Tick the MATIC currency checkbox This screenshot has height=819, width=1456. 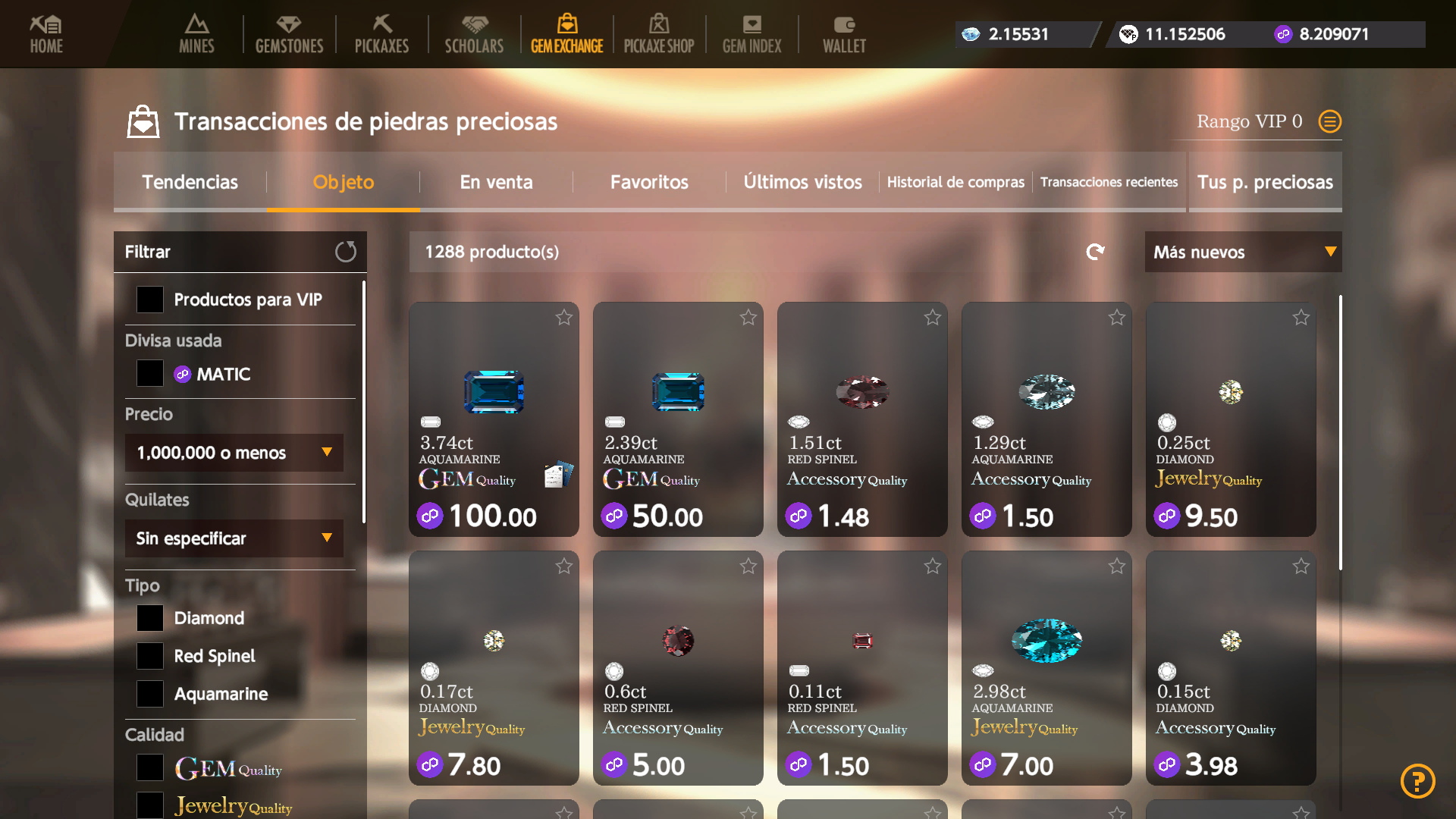pyautogui.click(x=150, y=373)
